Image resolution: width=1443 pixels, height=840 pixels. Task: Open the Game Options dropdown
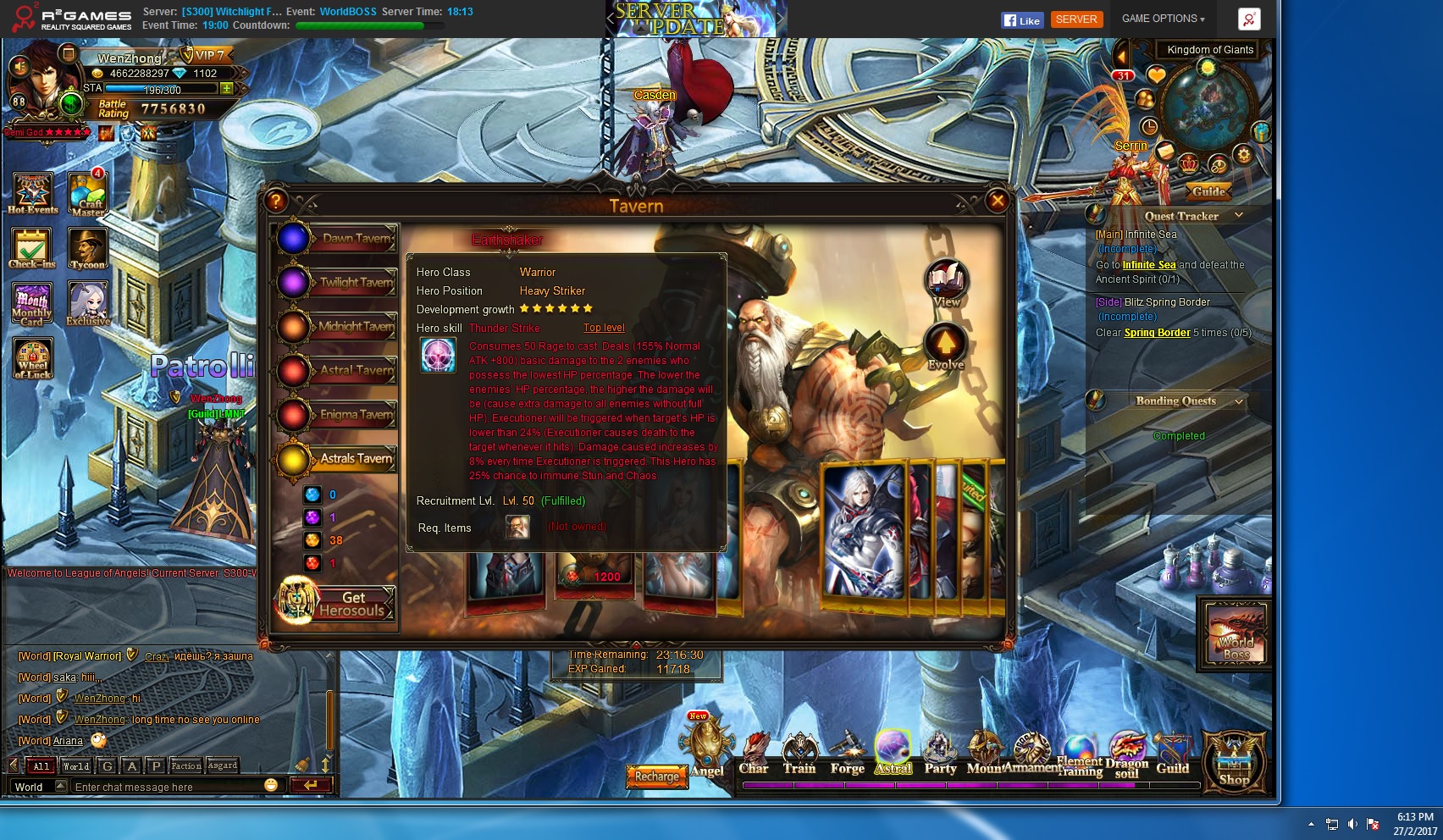pos(1163,19)
